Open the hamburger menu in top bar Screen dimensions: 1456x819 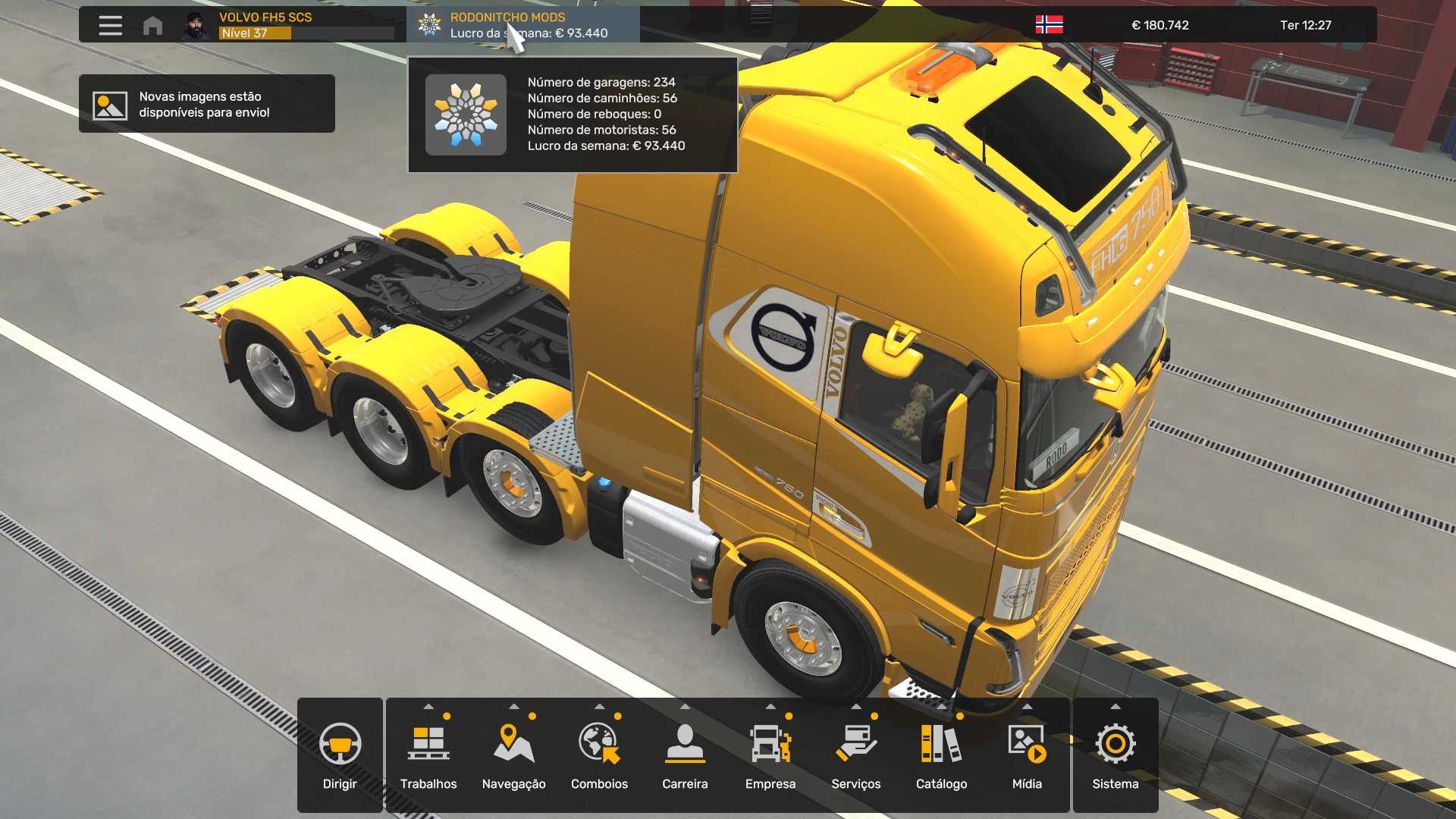click(x=110, y=25)
